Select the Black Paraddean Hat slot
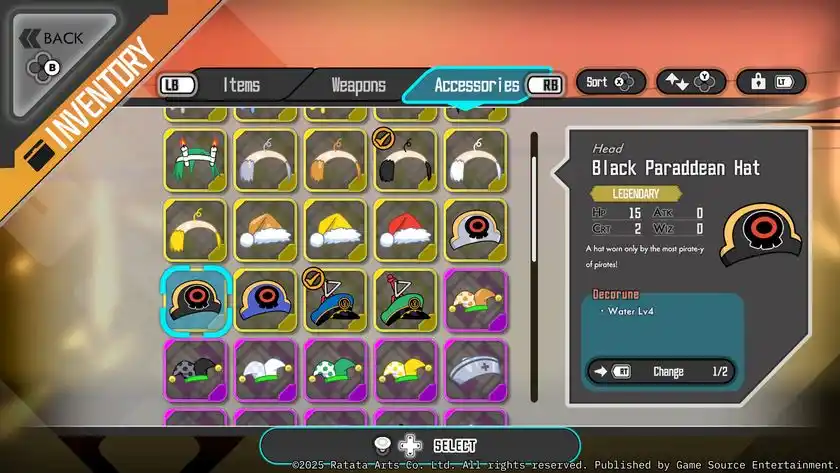840x473 pixels. pos(196,300)
